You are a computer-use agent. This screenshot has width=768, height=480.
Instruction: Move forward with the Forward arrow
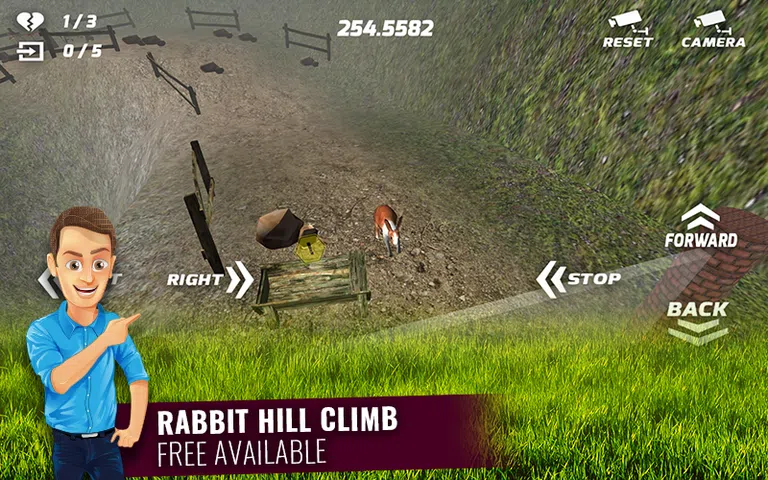pos(701,227)
